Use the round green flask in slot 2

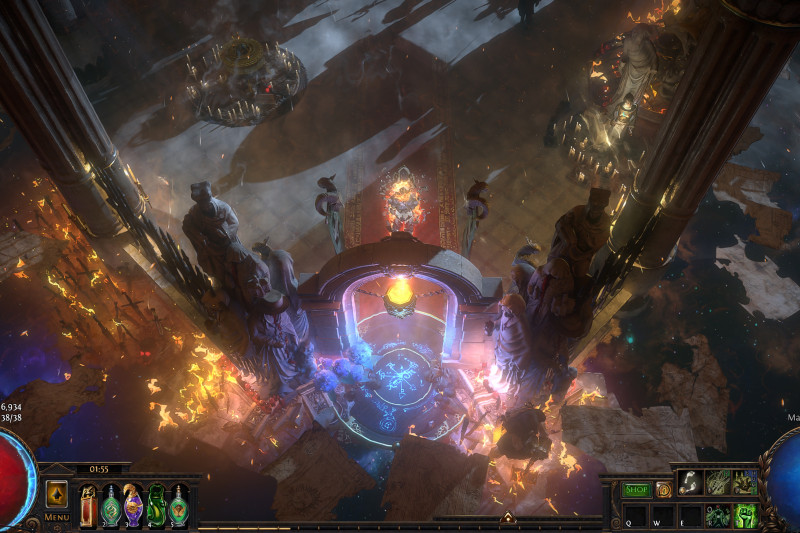click(x=110, y=504)
